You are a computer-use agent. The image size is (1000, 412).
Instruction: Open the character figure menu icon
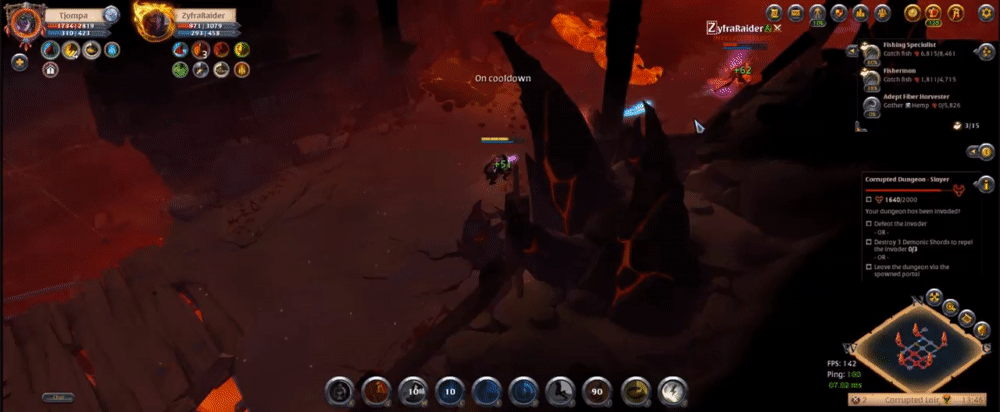817,13
